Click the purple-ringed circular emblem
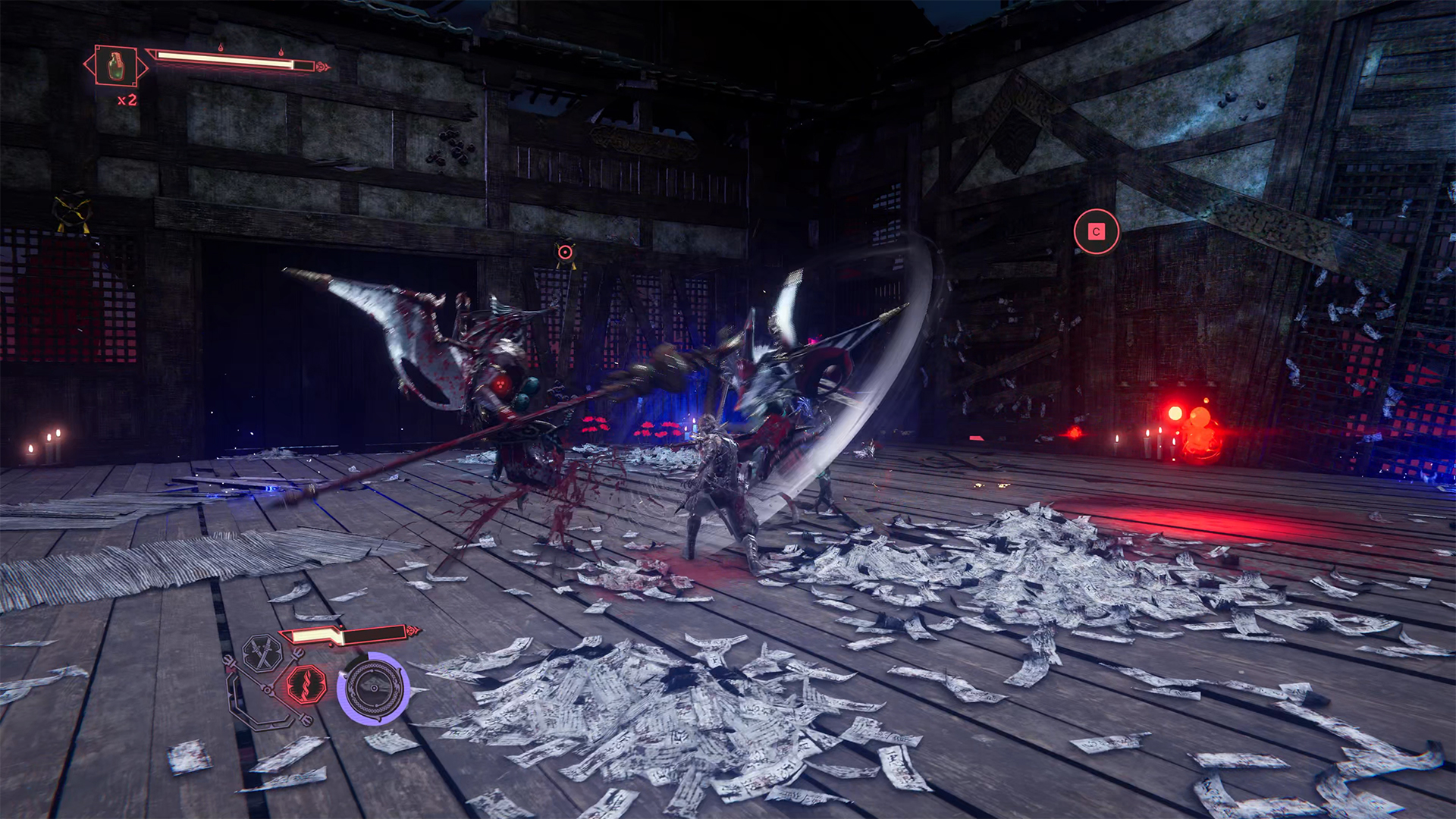Screen dimensions: 1456x819 [x=374, y=688]
